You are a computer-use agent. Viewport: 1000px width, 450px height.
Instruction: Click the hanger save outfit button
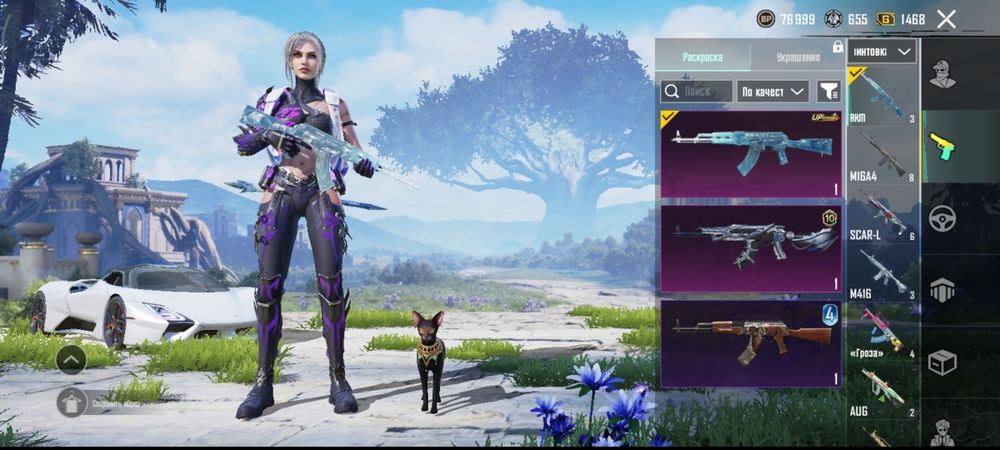pos(70,402)
